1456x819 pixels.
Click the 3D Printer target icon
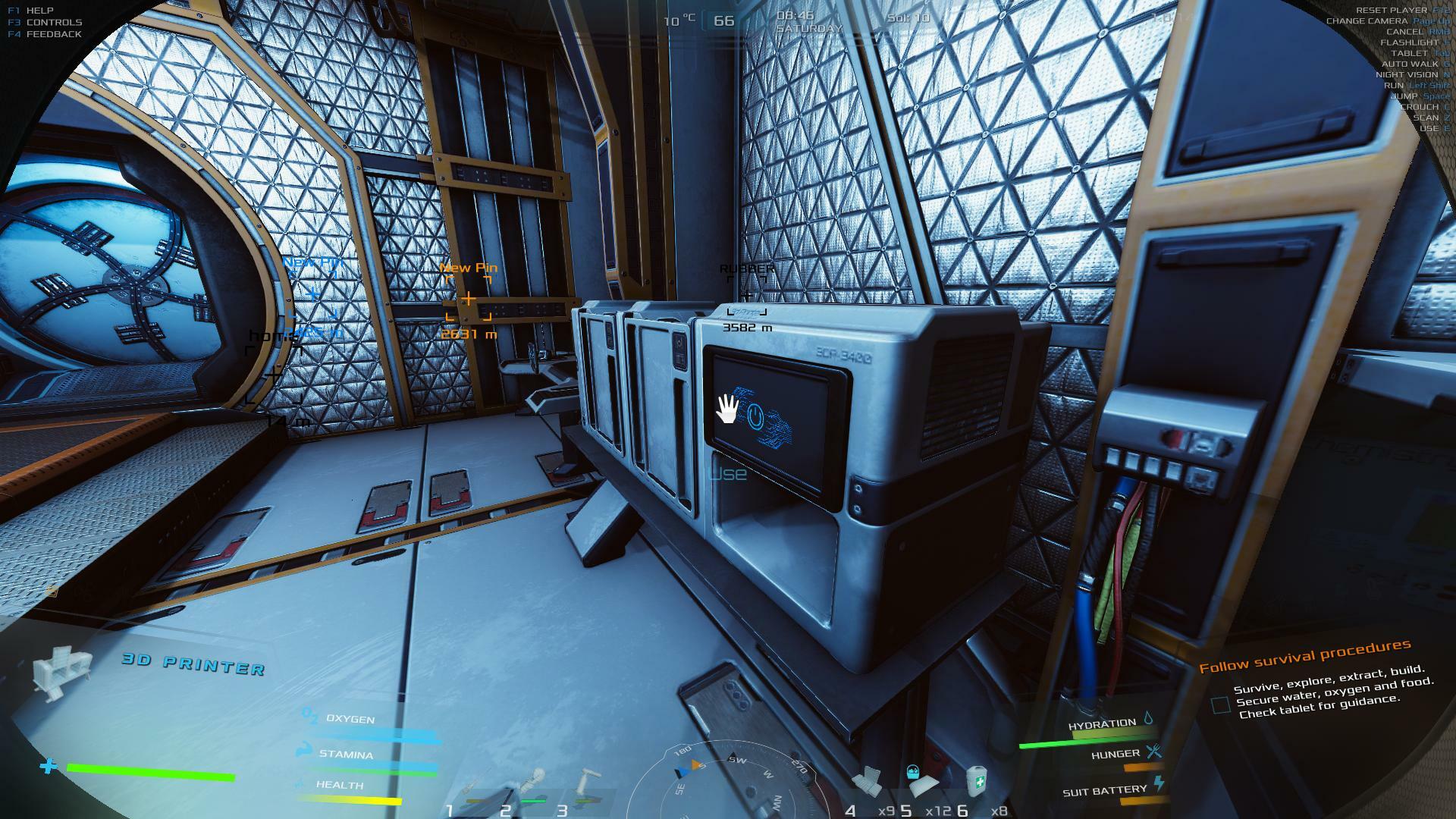pyautogui.click(x=61, y=671)
